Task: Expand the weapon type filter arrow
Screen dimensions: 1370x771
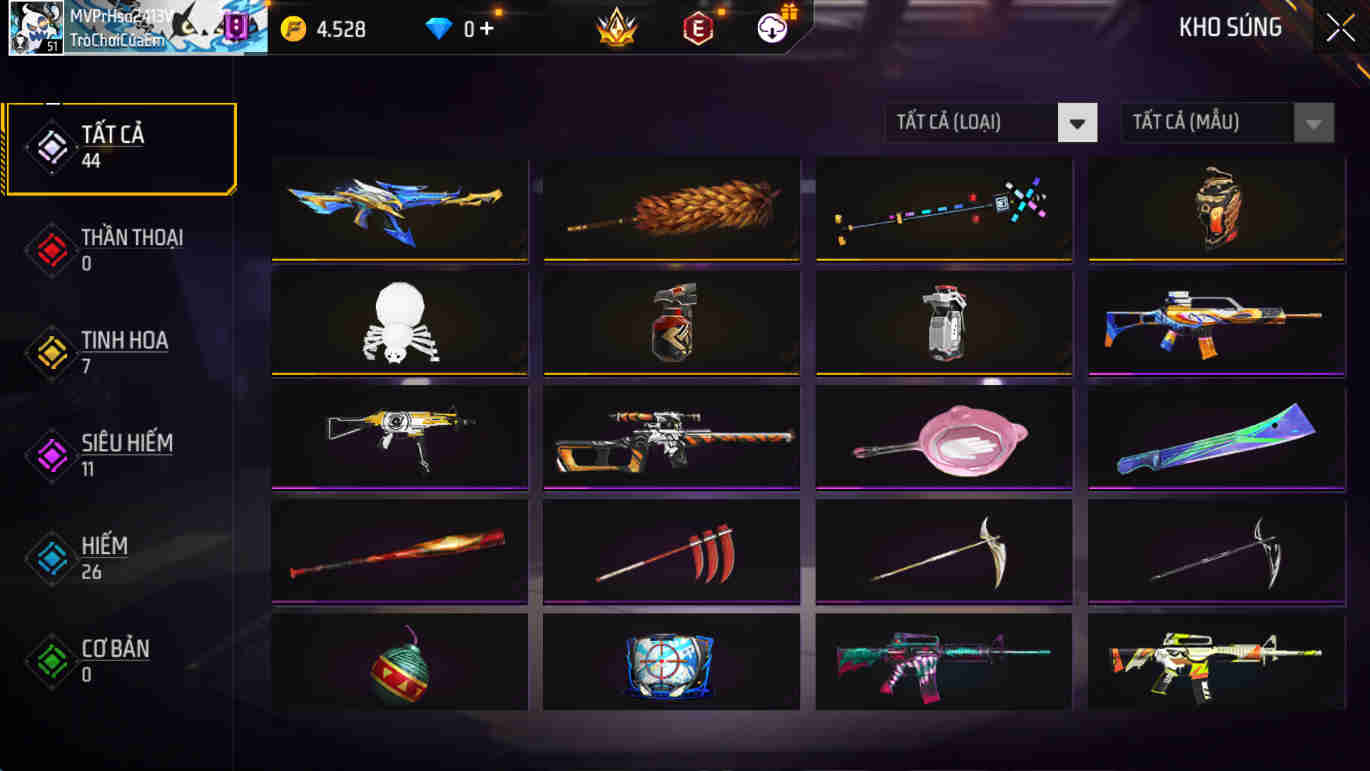Action: pos(1077,122)
